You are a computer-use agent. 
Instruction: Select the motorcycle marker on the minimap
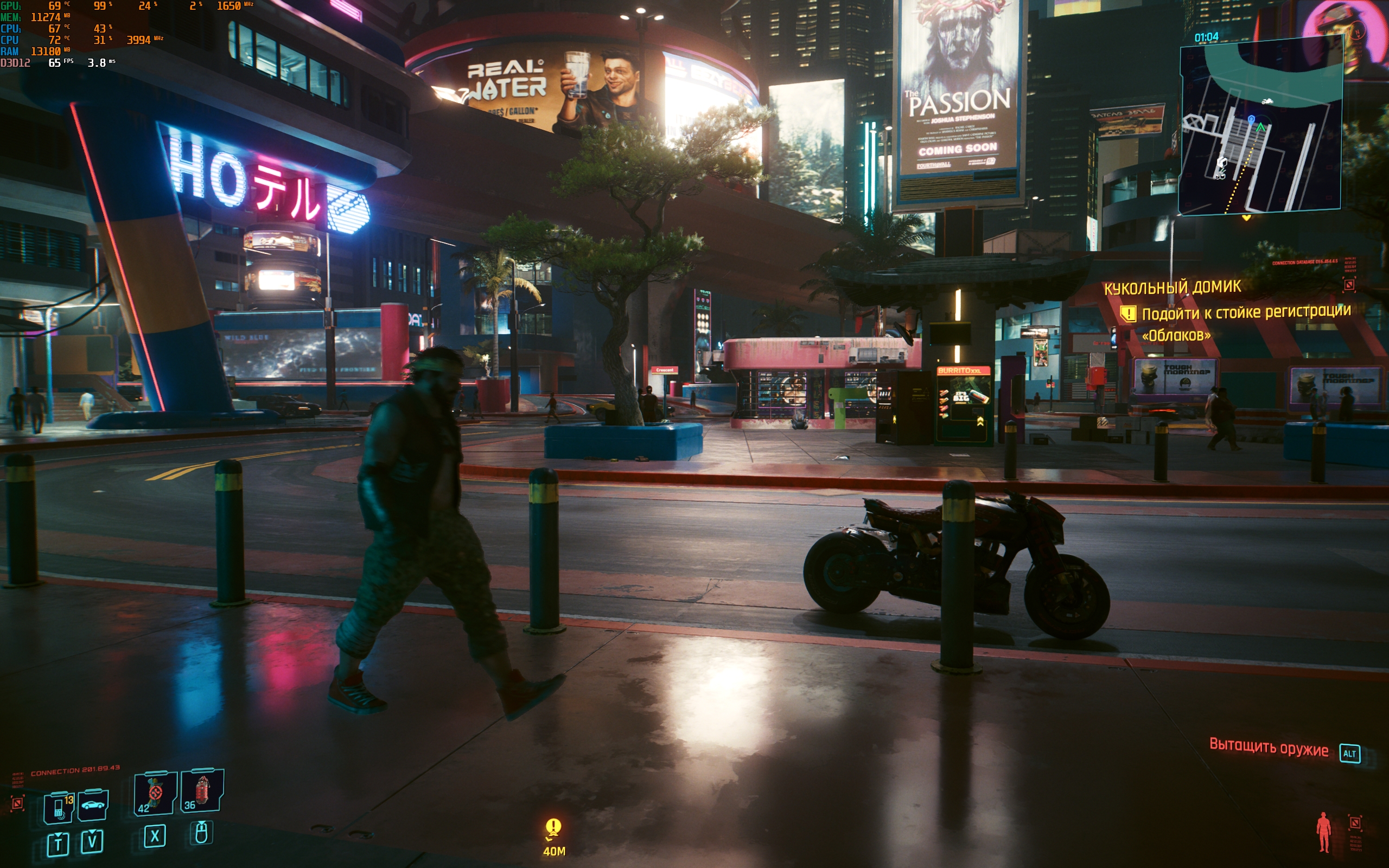click(1267, 101)
